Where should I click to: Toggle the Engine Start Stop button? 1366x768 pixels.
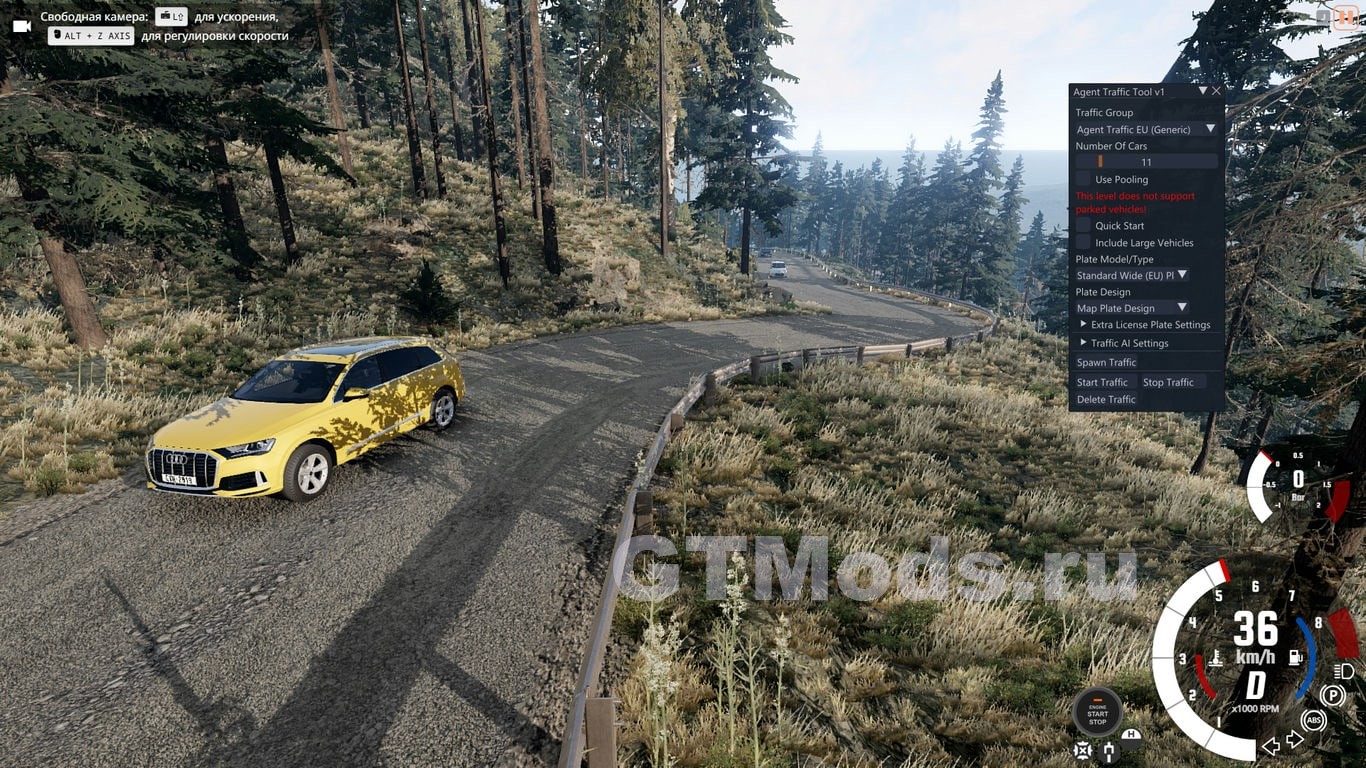click(x=1097, y=712)
